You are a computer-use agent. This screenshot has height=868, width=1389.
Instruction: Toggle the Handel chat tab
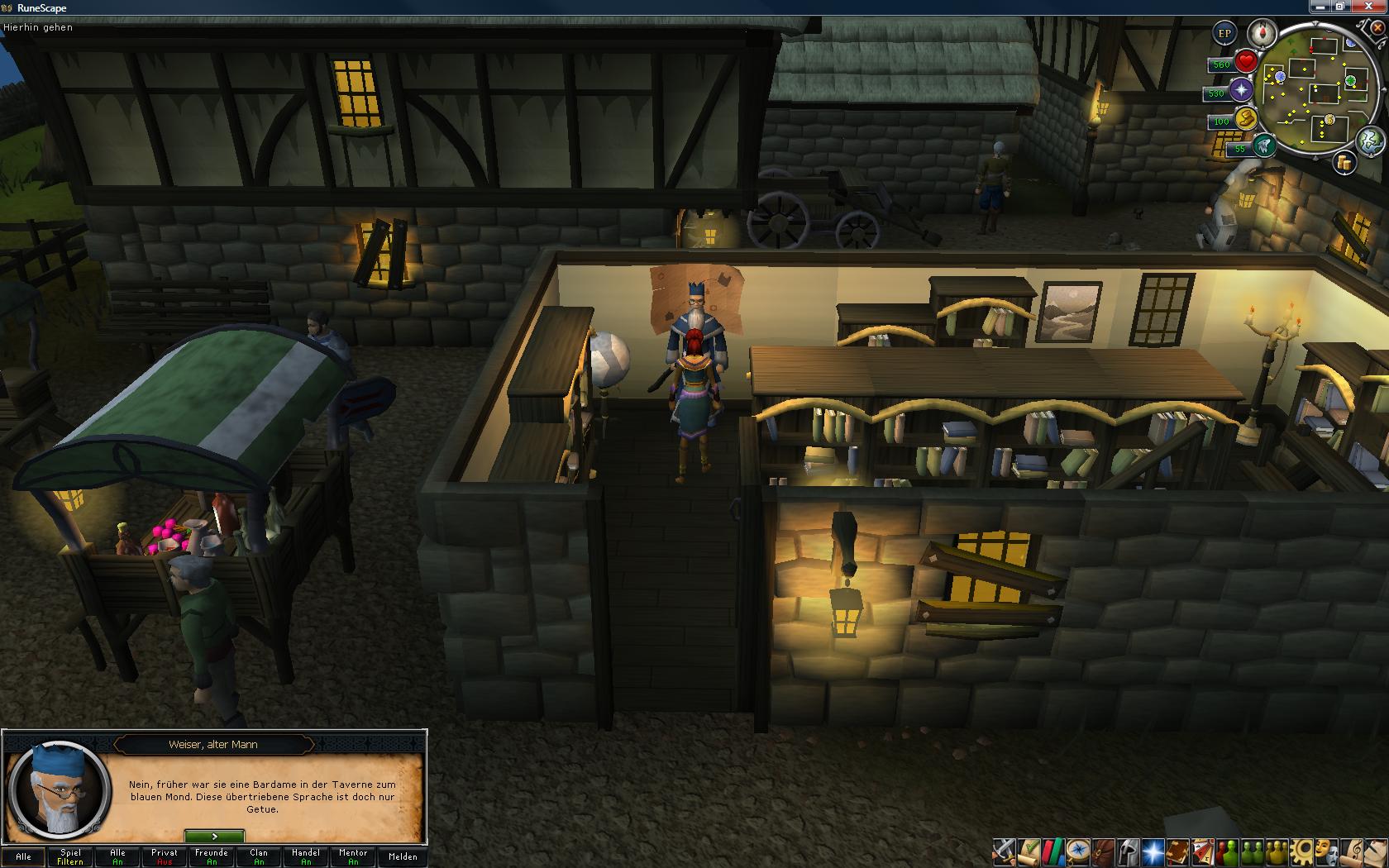(x=306, y=856)
